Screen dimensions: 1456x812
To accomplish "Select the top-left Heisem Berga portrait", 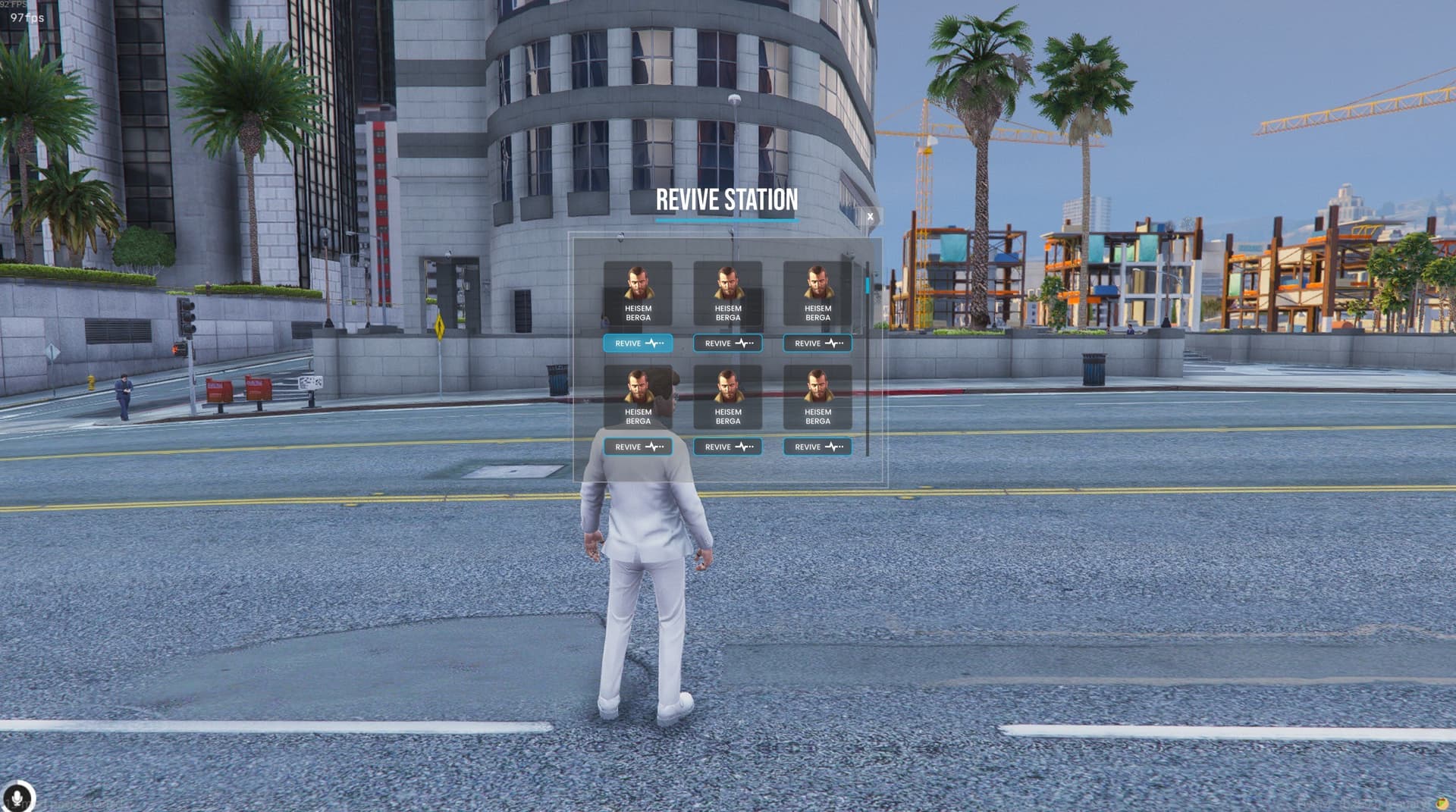I will pyautogui.click(x=638, y=290).
